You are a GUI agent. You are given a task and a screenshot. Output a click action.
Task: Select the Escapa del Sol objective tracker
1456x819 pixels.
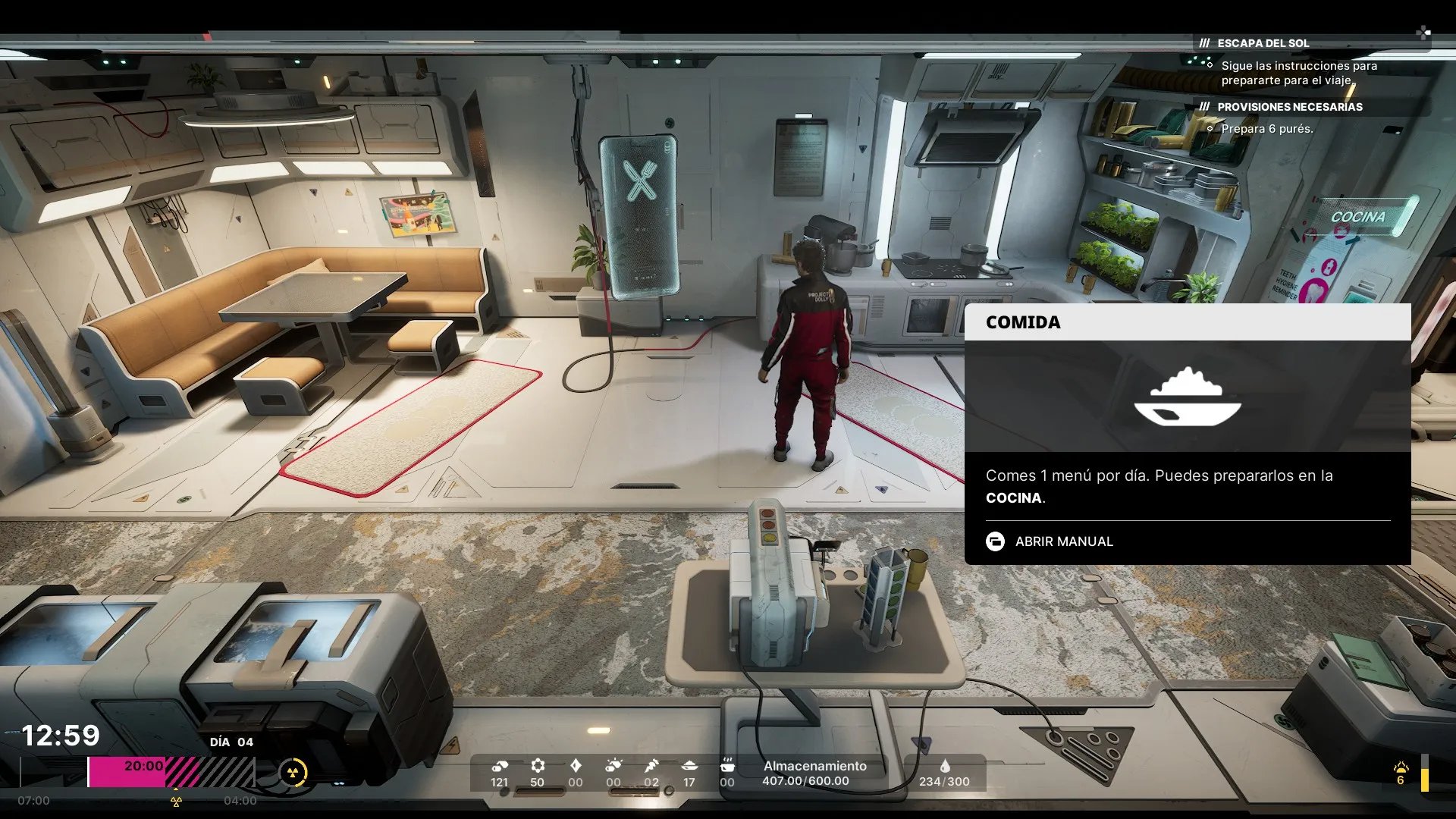click(1263, 43)
